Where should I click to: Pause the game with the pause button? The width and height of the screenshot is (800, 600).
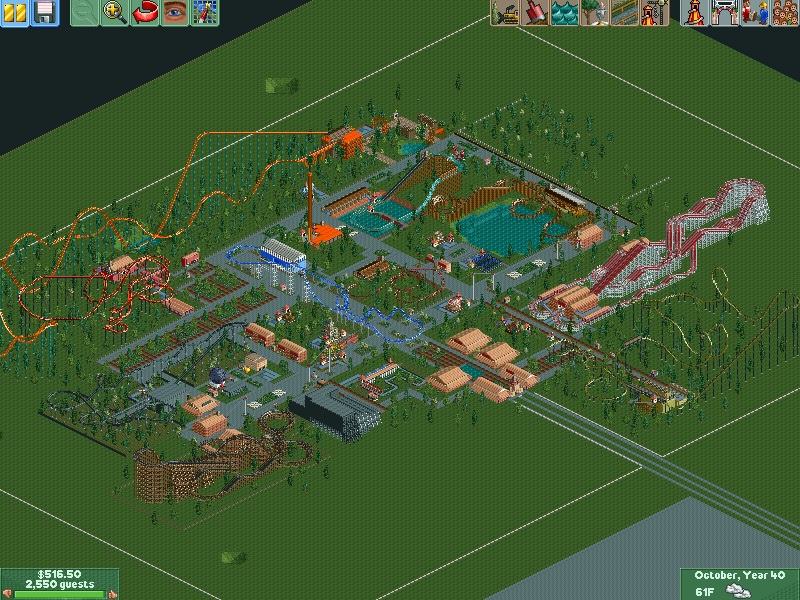click(x=15, y=13)
